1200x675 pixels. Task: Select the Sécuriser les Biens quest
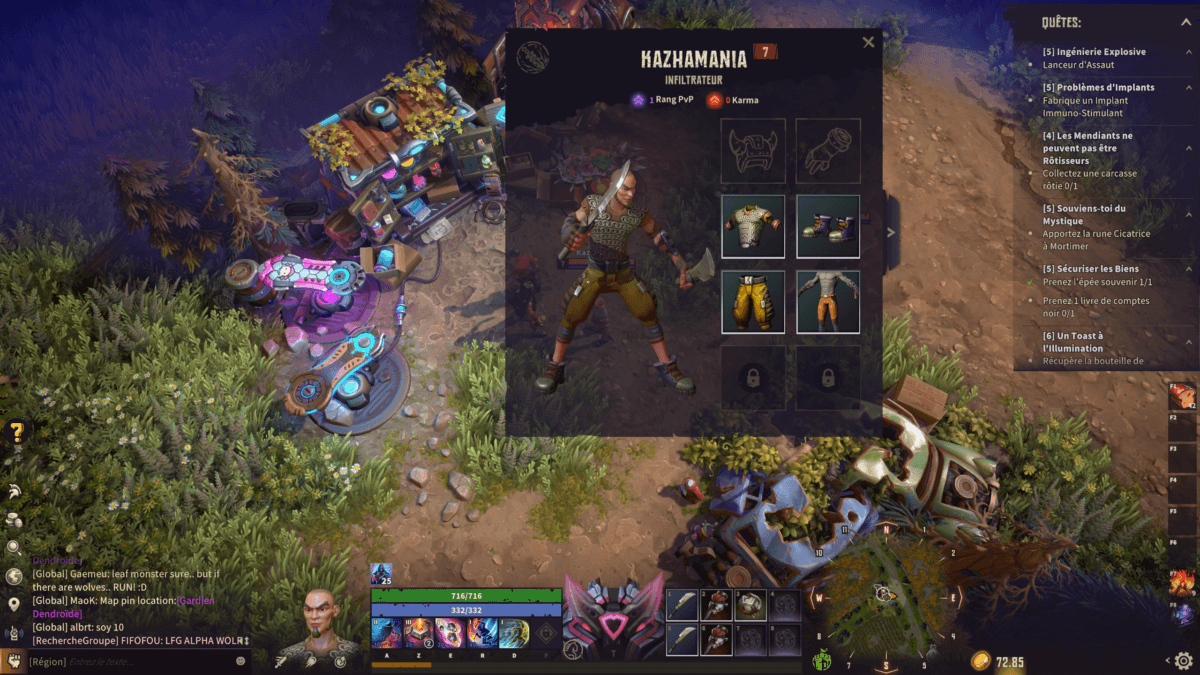pyautogui.click(x=1090, y=268)
